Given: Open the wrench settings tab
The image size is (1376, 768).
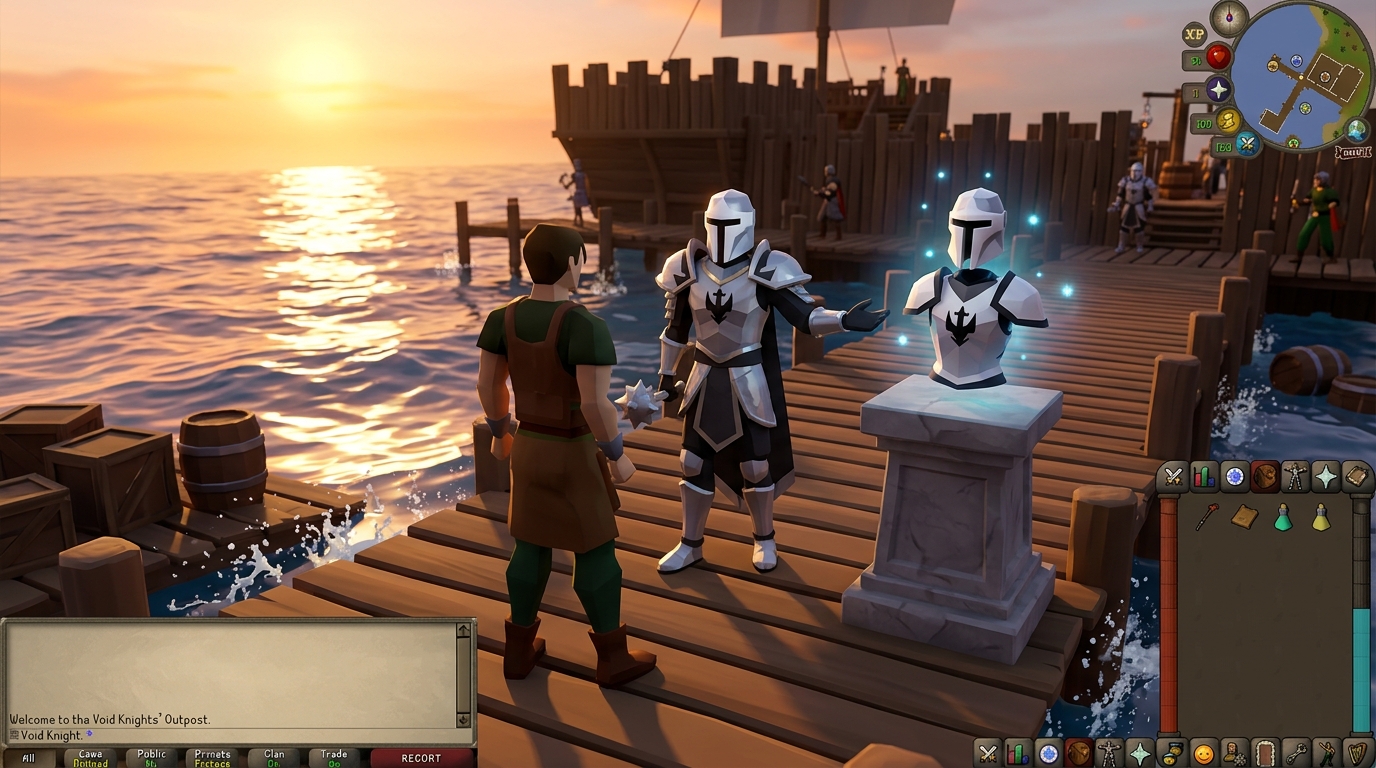Looking at the screenshot, I should coord(1296,752).
